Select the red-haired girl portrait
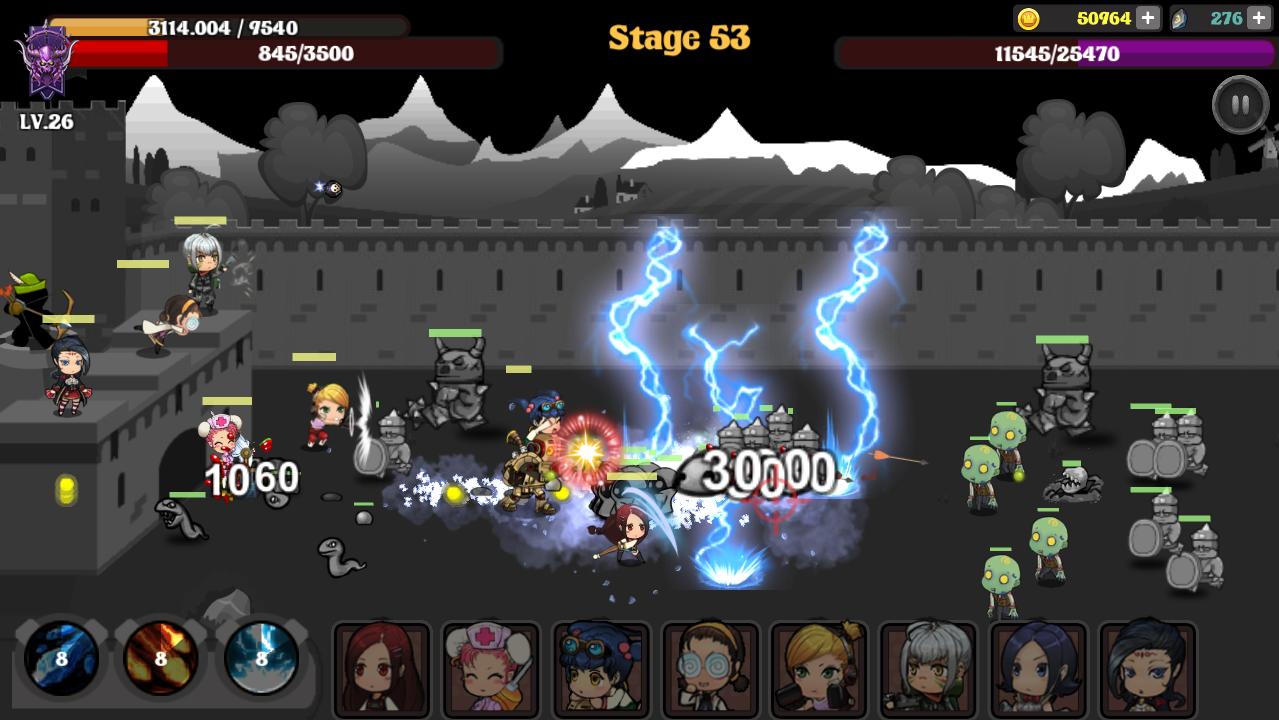The image size is (1279, 720). tap(381, 668)
